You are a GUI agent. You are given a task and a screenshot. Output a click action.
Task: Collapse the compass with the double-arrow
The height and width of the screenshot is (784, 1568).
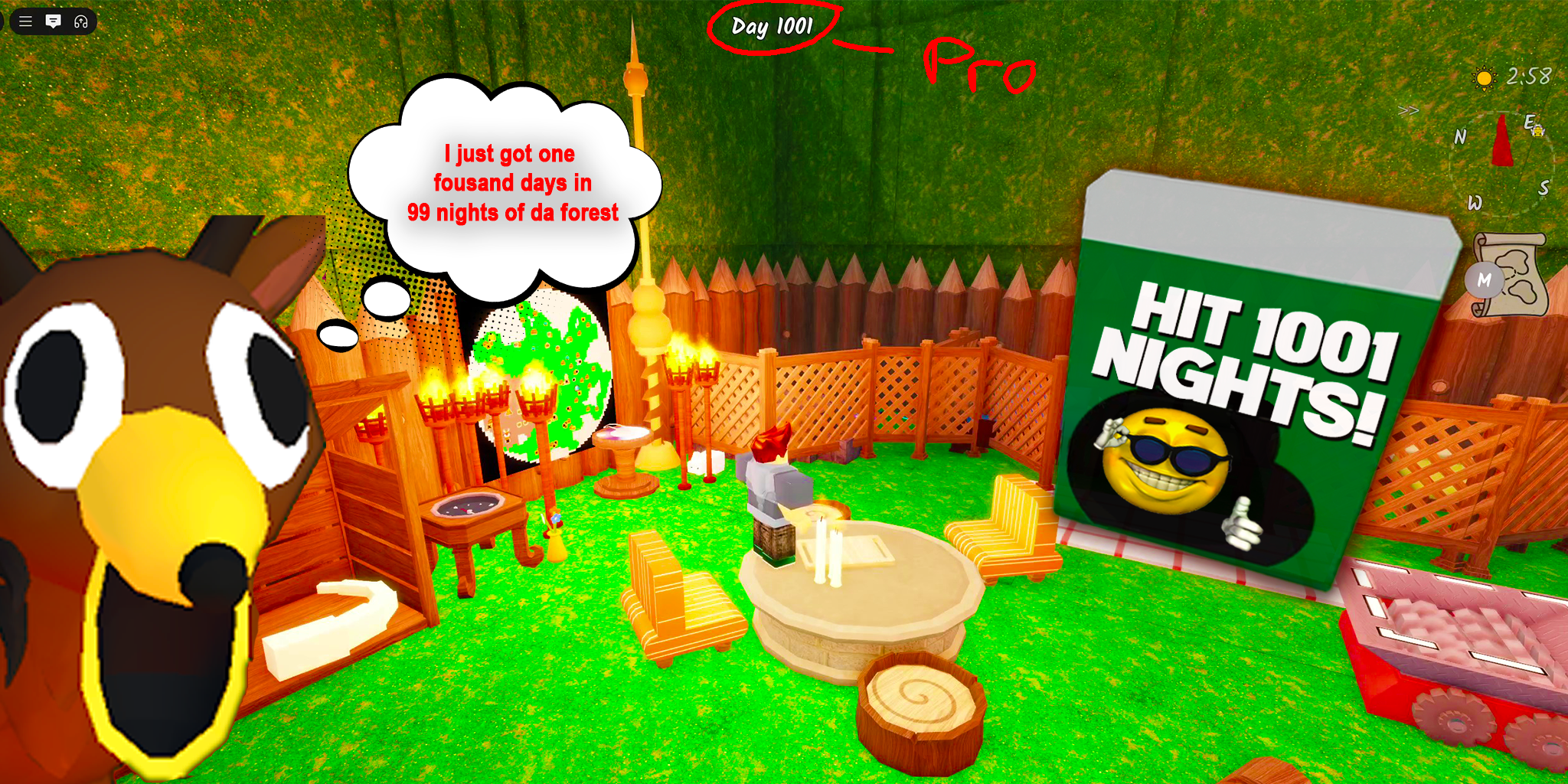[1408, 110]
